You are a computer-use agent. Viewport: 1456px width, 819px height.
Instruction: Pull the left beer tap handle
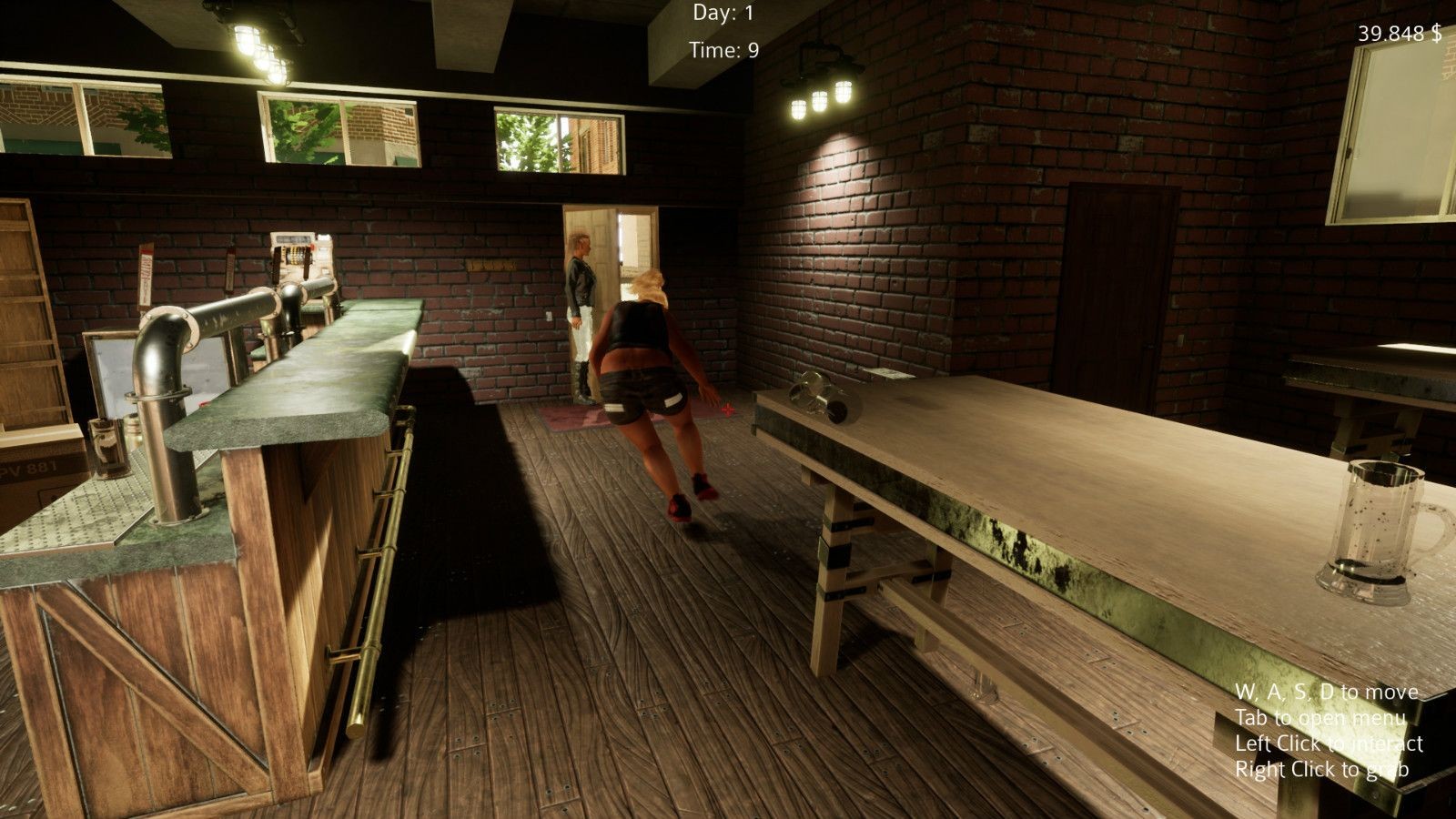[x=144, y=271]
